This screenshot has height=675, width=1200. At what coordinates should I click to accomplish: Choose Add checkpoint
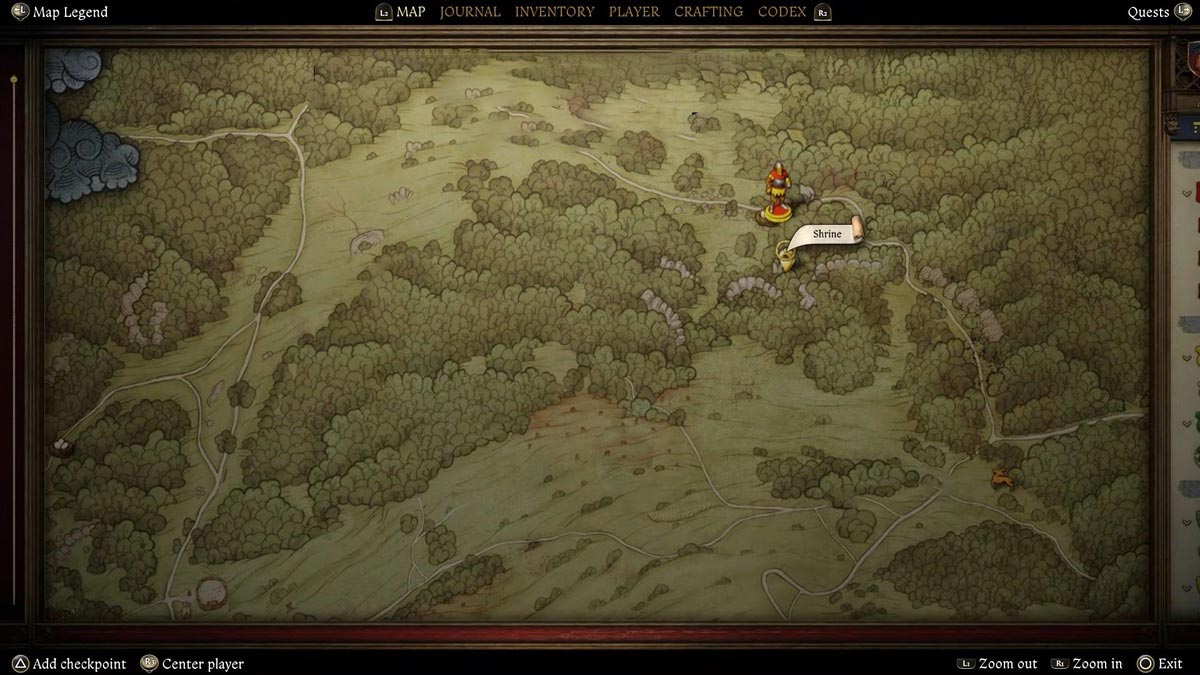[79, 664]
